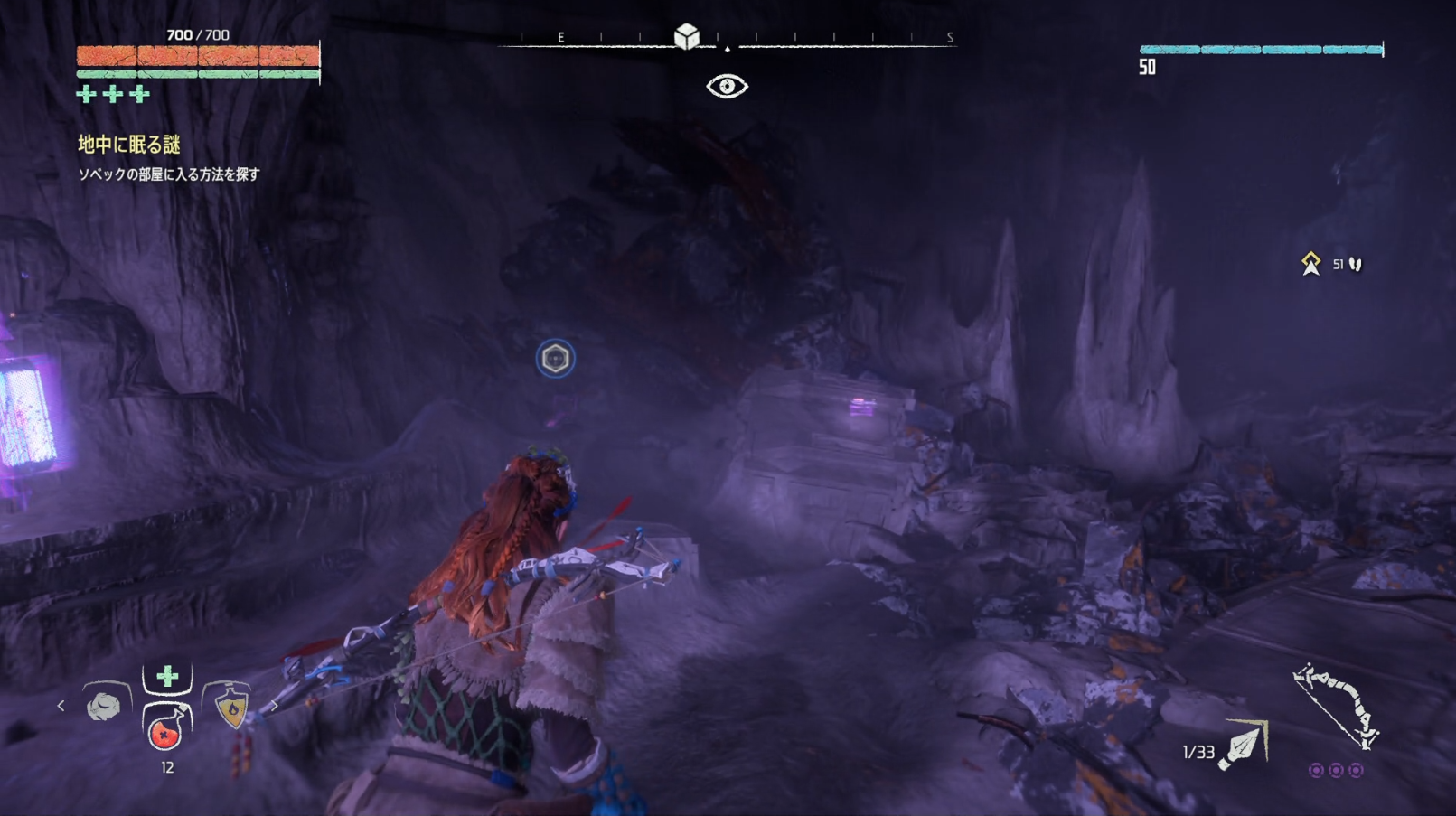The height and width of the screenshot is (816, 1456).
Task: Click the stealth eye visibility icon
Action: 727,86
